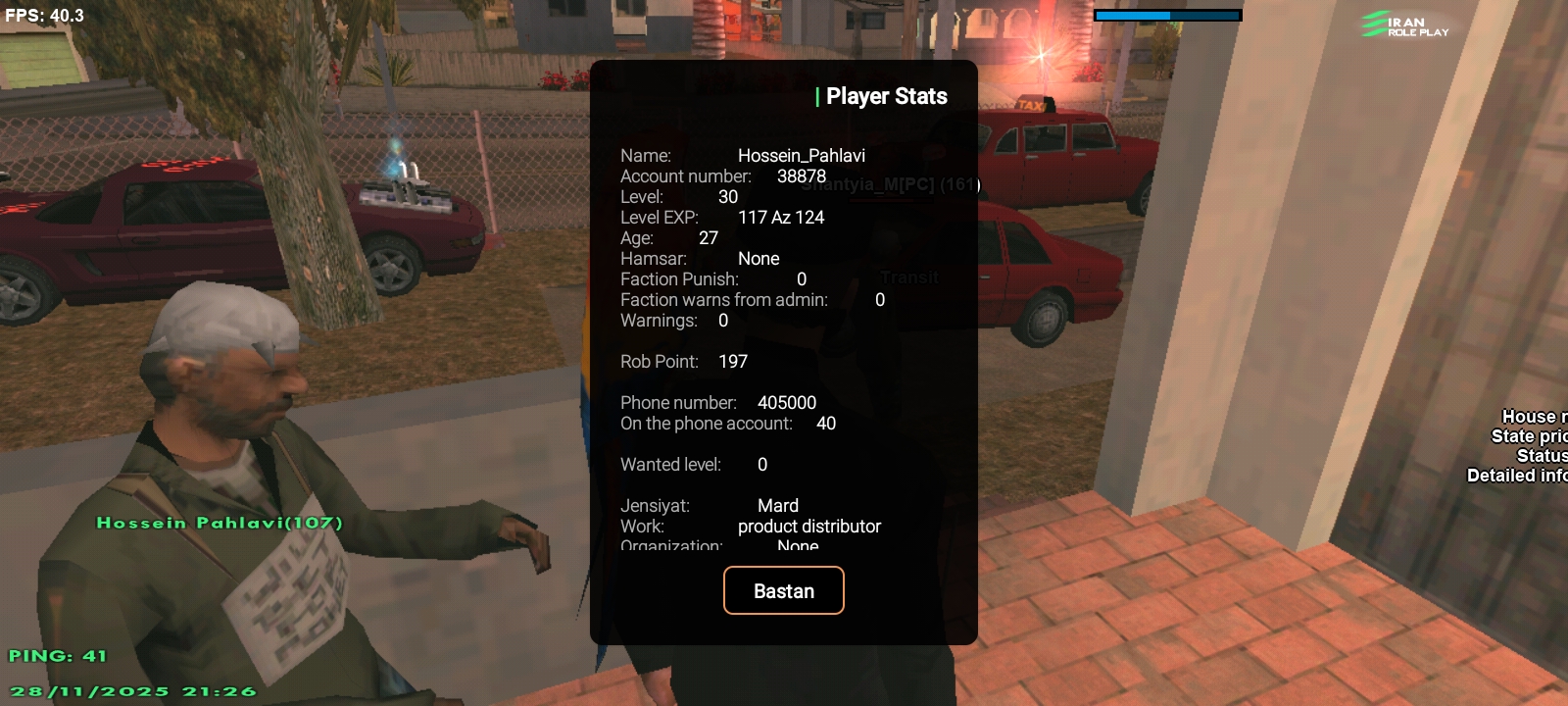Click the Transit label behind the dialog
1568x706 pixels.
[x=910, y=277]
